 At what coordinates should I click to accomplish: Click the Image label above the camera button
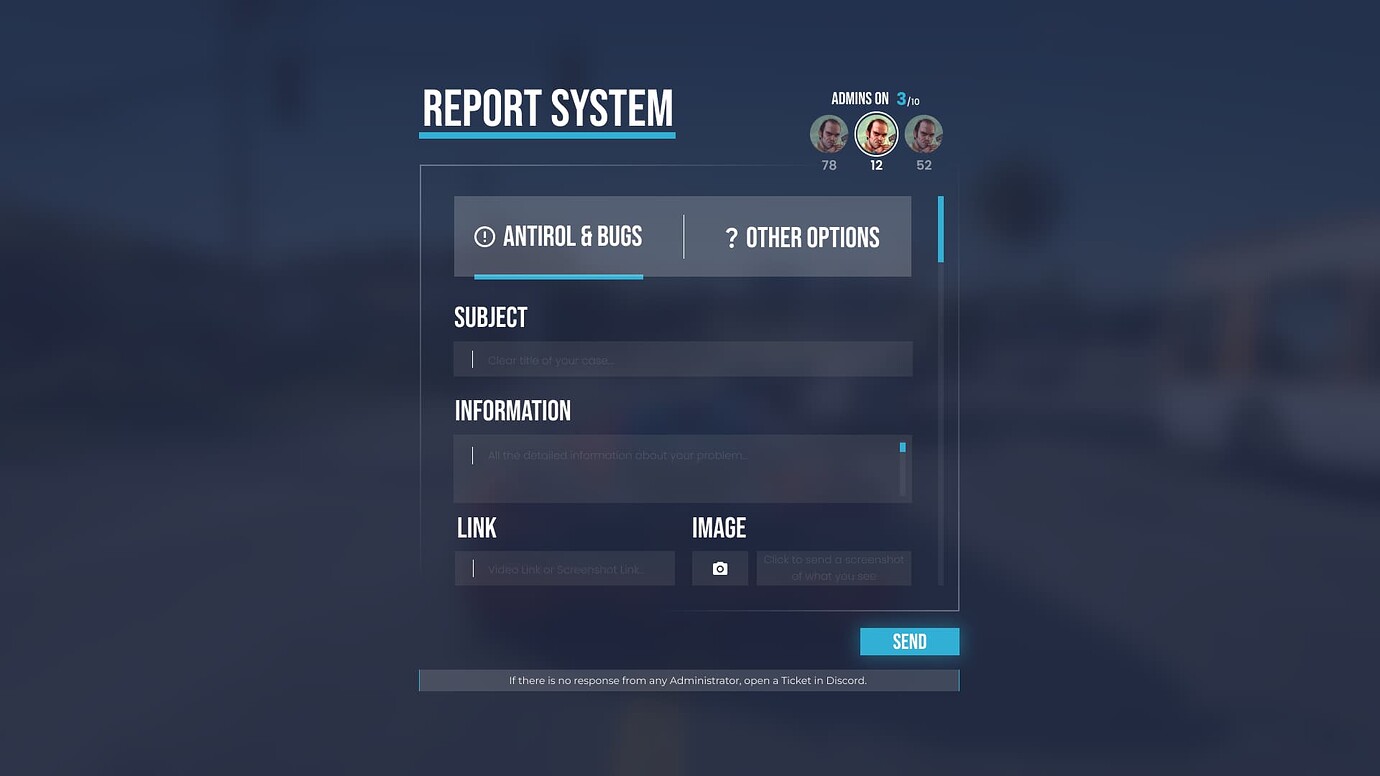(x=718, y=527)
